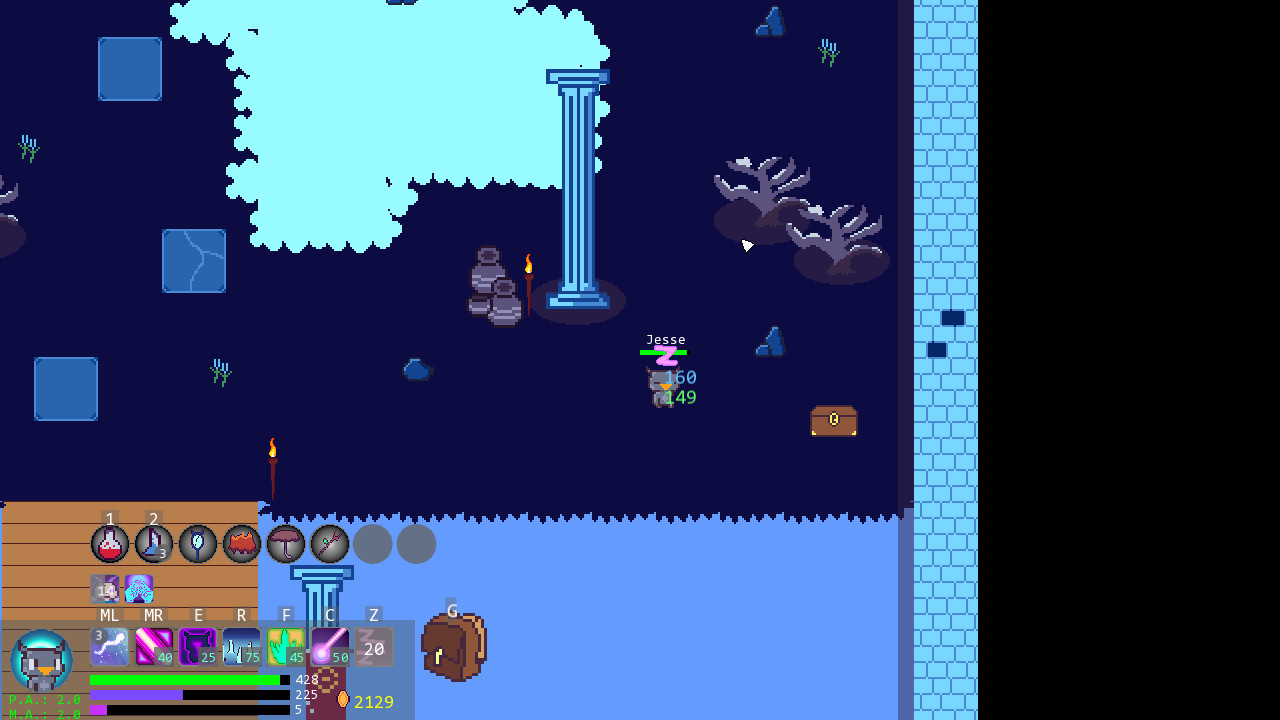Click the Z ability showing 20 charges

point(374,648)
